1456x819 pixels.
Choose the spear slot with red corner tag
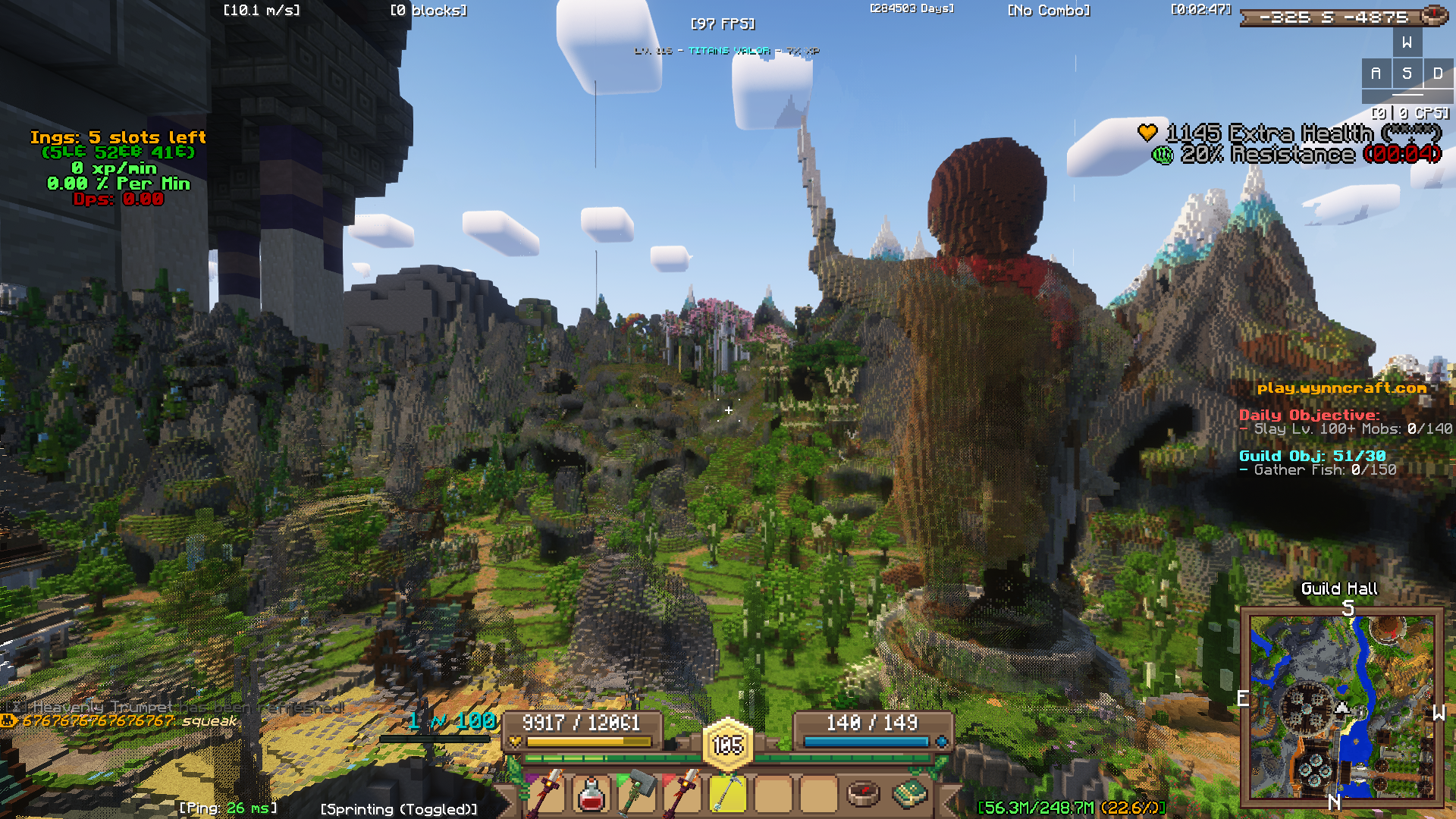682,794
